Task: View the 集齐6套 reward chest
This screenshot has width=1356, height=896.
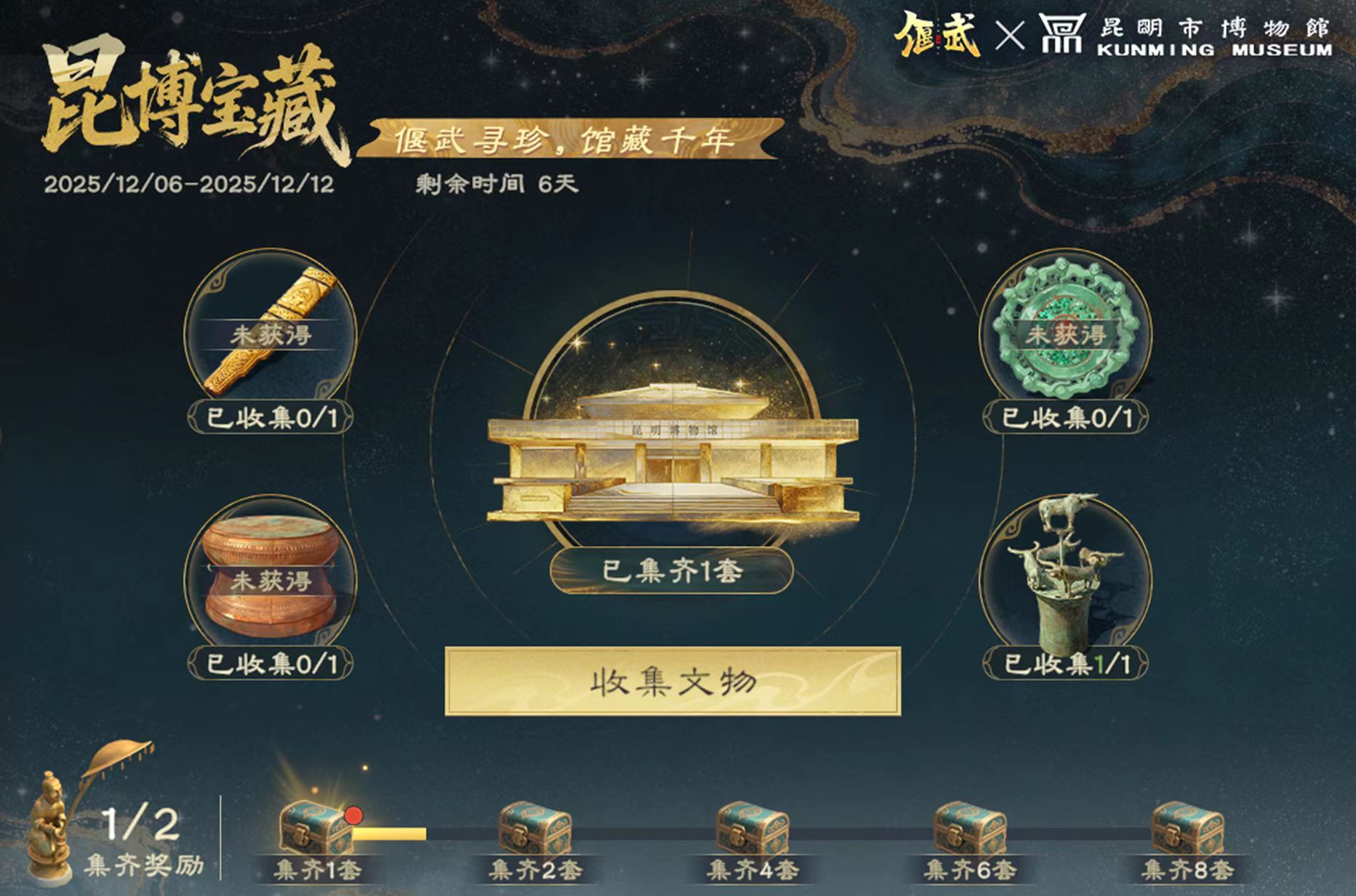Action: click(x=970, y=829)
